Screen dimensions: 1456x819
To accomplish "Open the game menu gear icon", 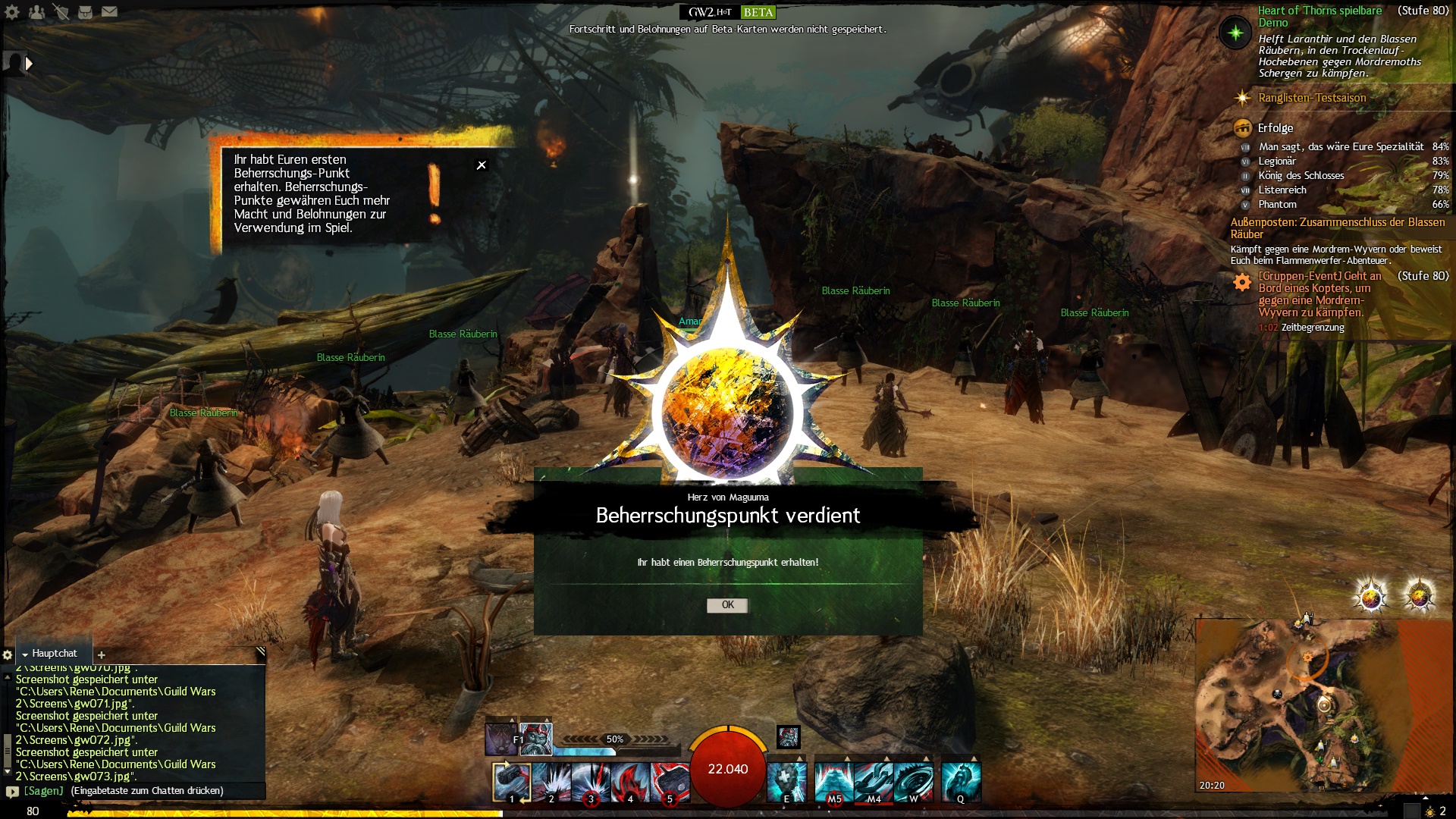I will click(12, 12).
